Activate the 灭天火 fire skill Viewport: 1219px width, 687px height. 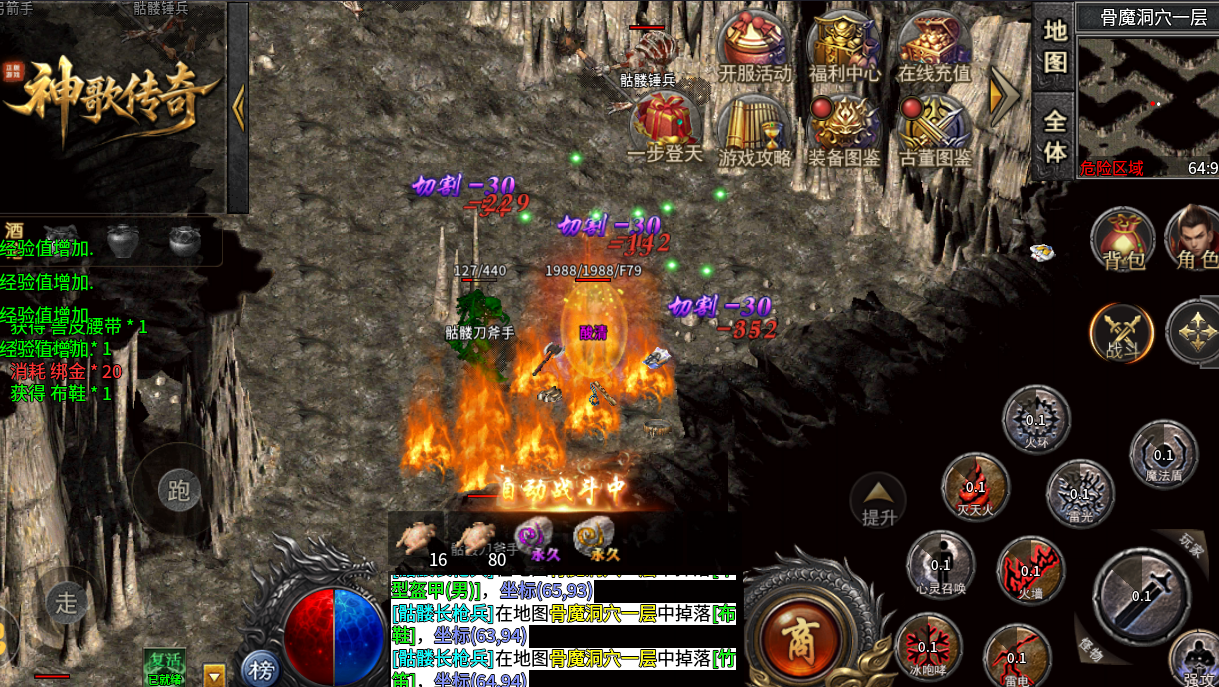(975, 488)
